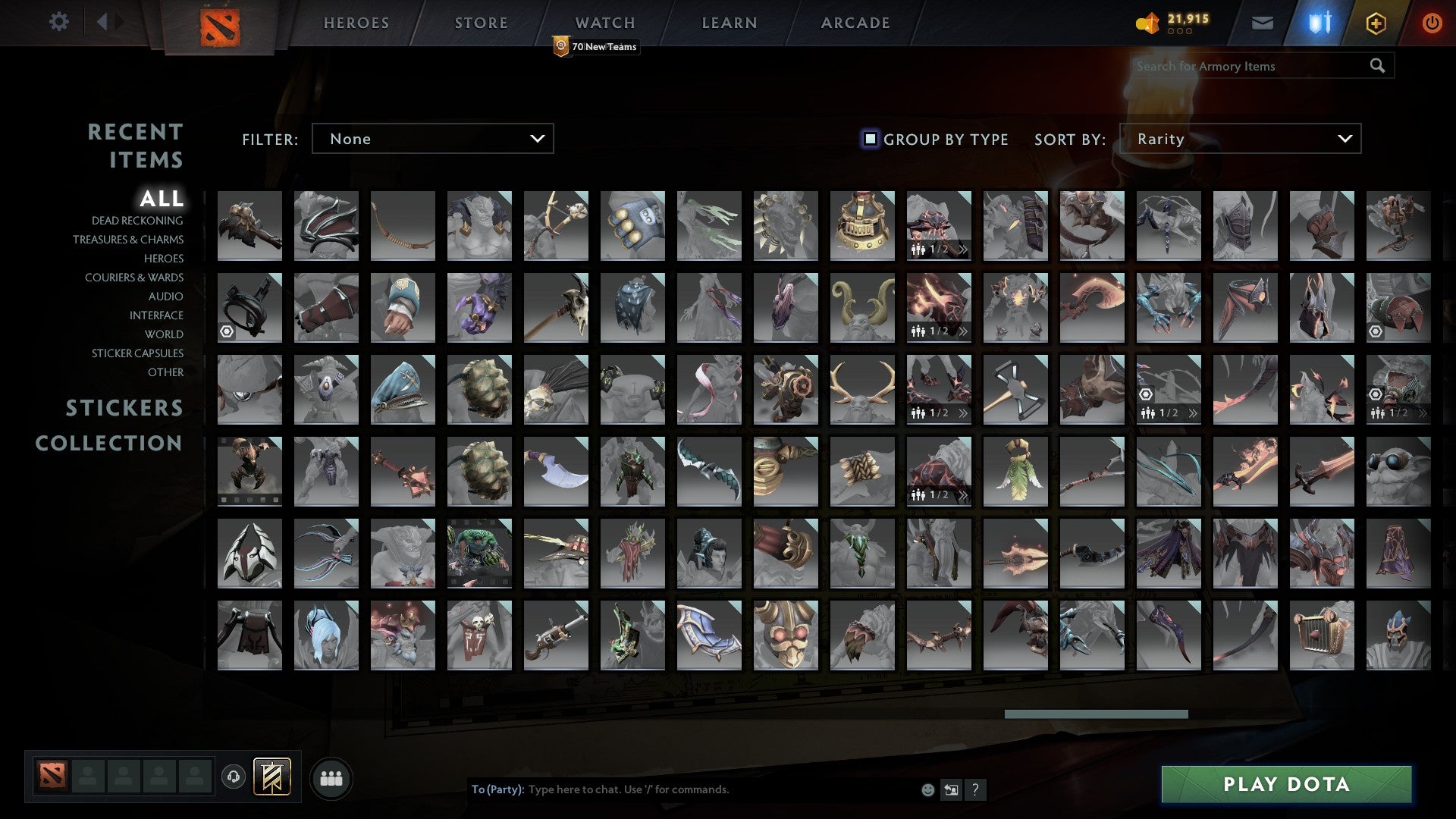The height and width of the screenshot is (819, 1456).
Task: Open the mail notifications envelope
Action: point(1262,23)
